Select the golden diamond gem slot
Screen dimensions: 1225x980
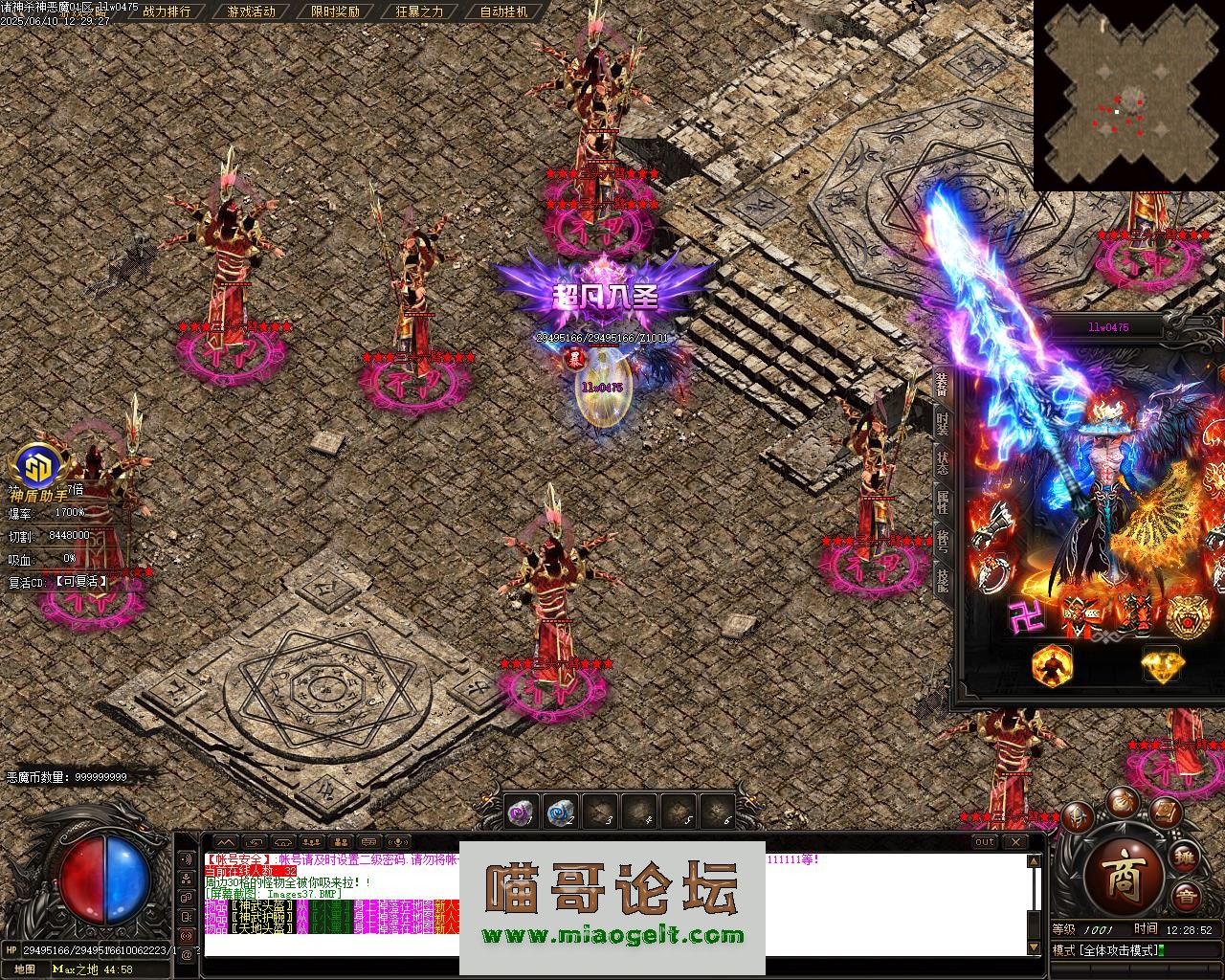tap(1161, 663)
